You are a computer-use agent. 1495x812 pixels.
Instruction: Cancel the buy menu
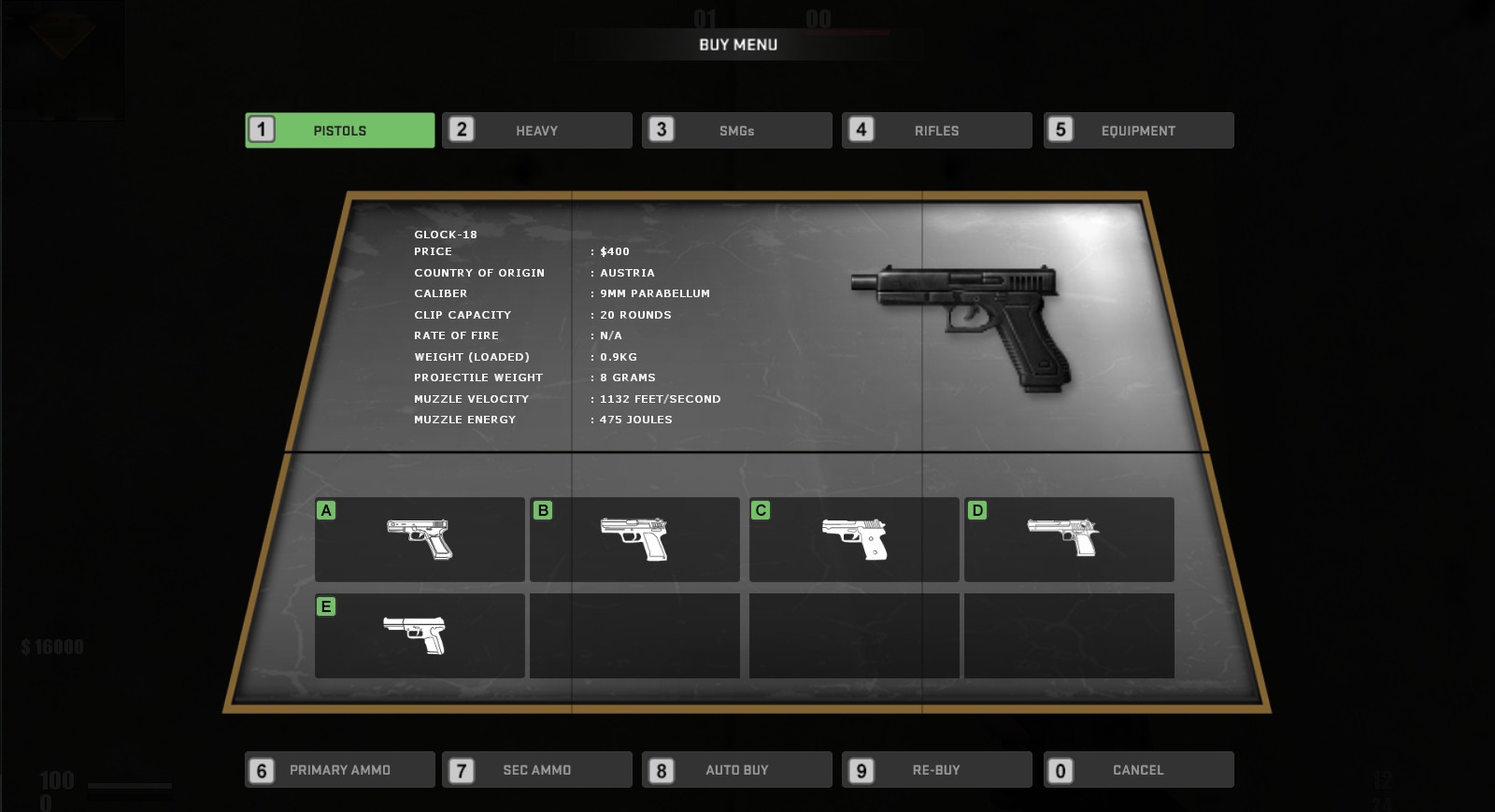[1138, 770]
